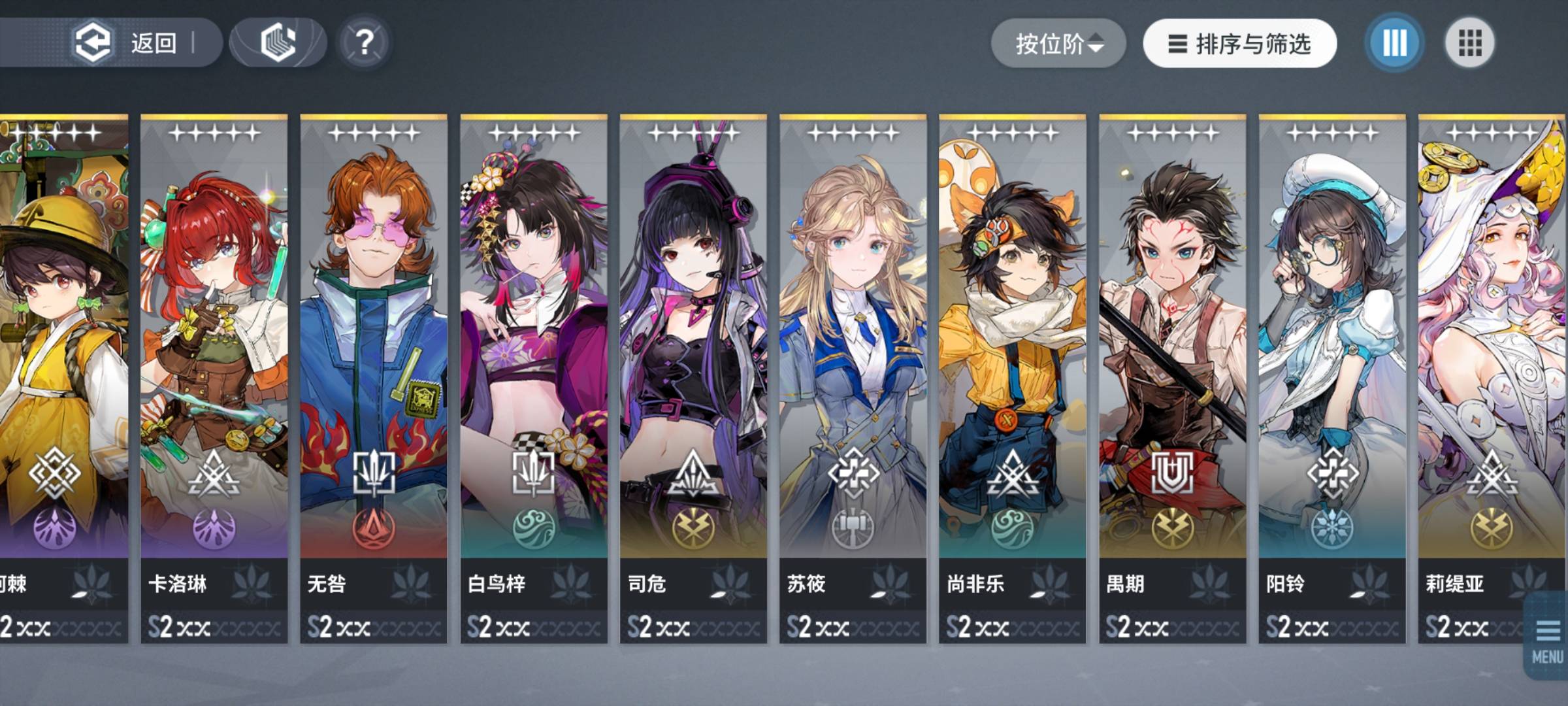Switch to vertical column view

1394,44
